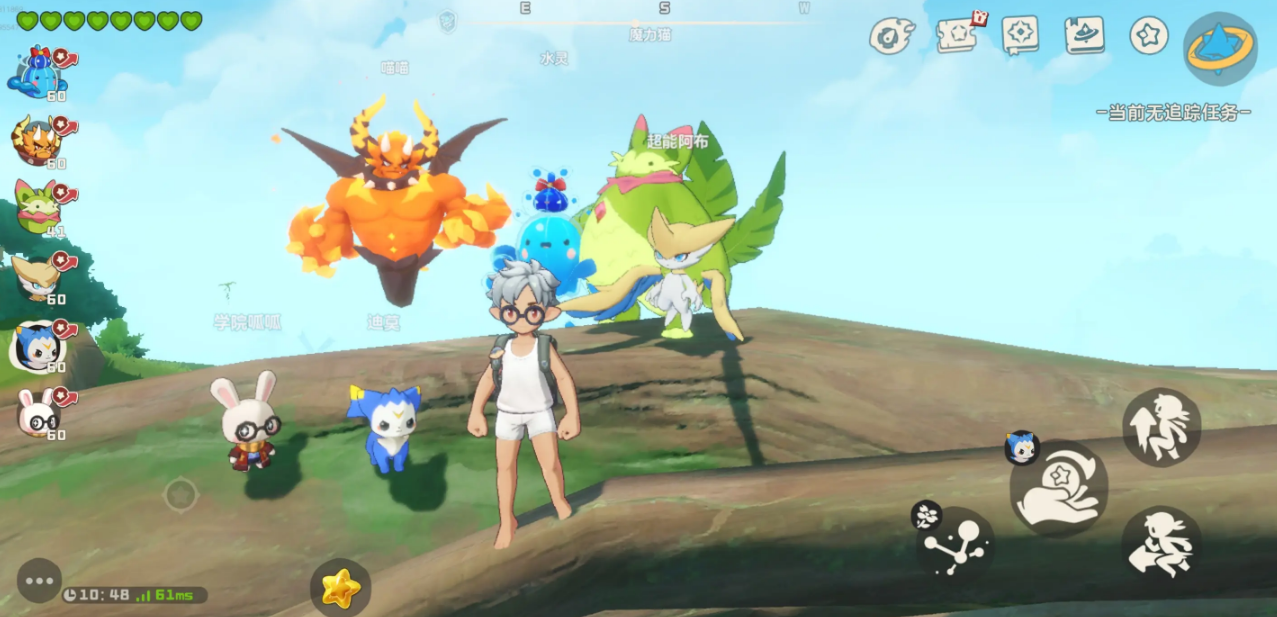Click the quest tracker text
The width and height of the screenshot is (1277, 617).
click(x=1173, y=112)
